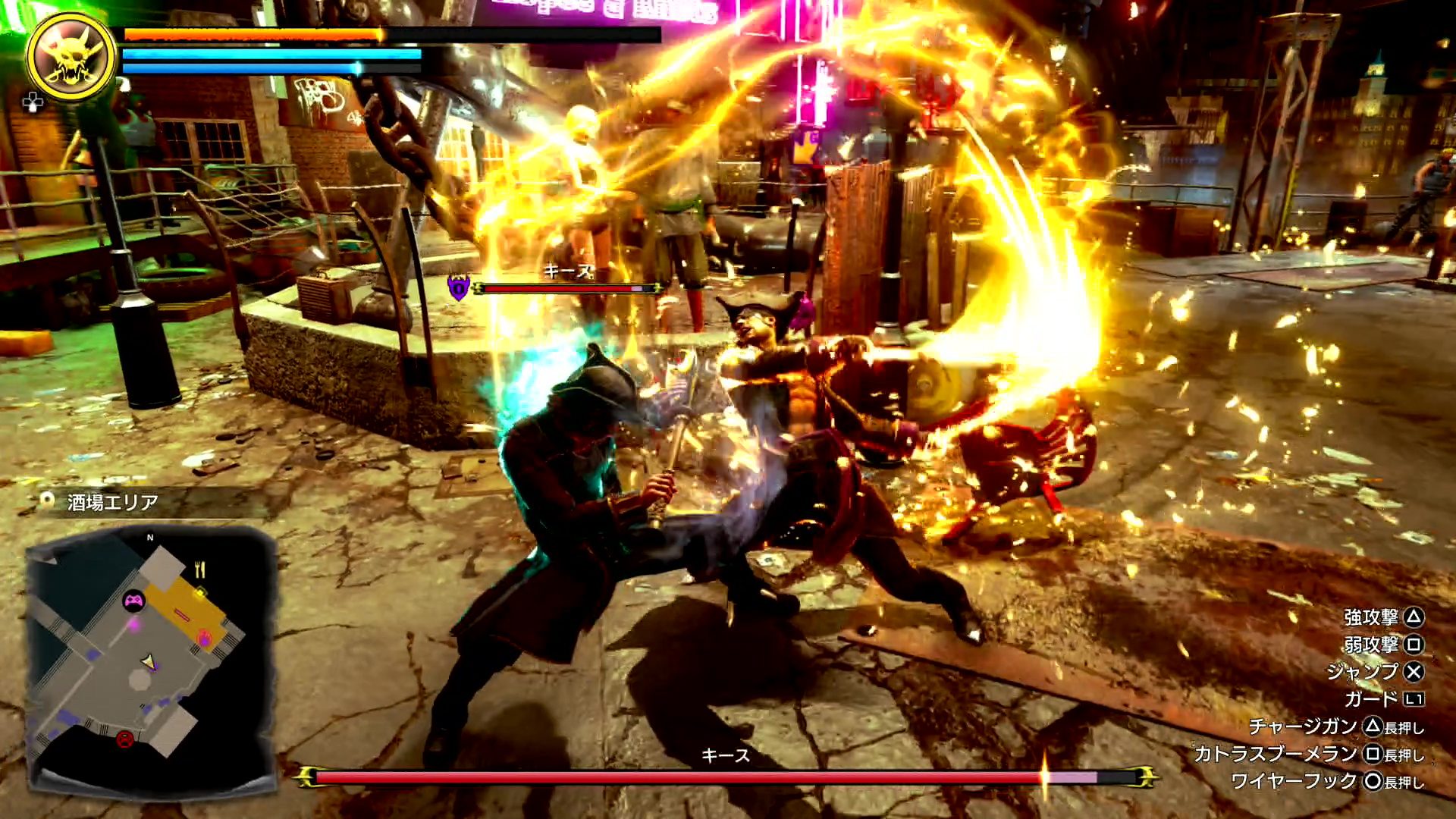Open the minimap
1456x819 pixels.
coord(150,660)
